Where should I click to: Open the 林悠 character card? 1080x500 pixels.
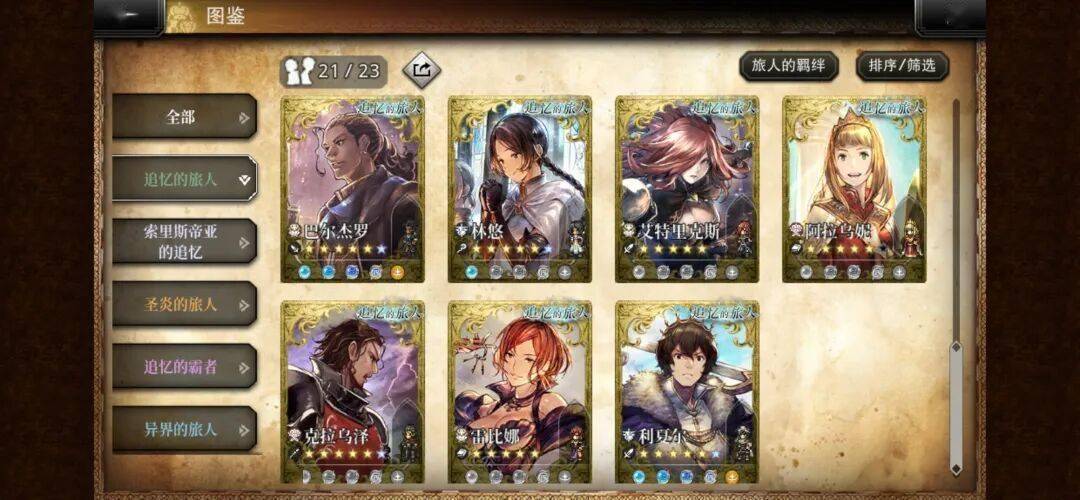coord(519,188)
